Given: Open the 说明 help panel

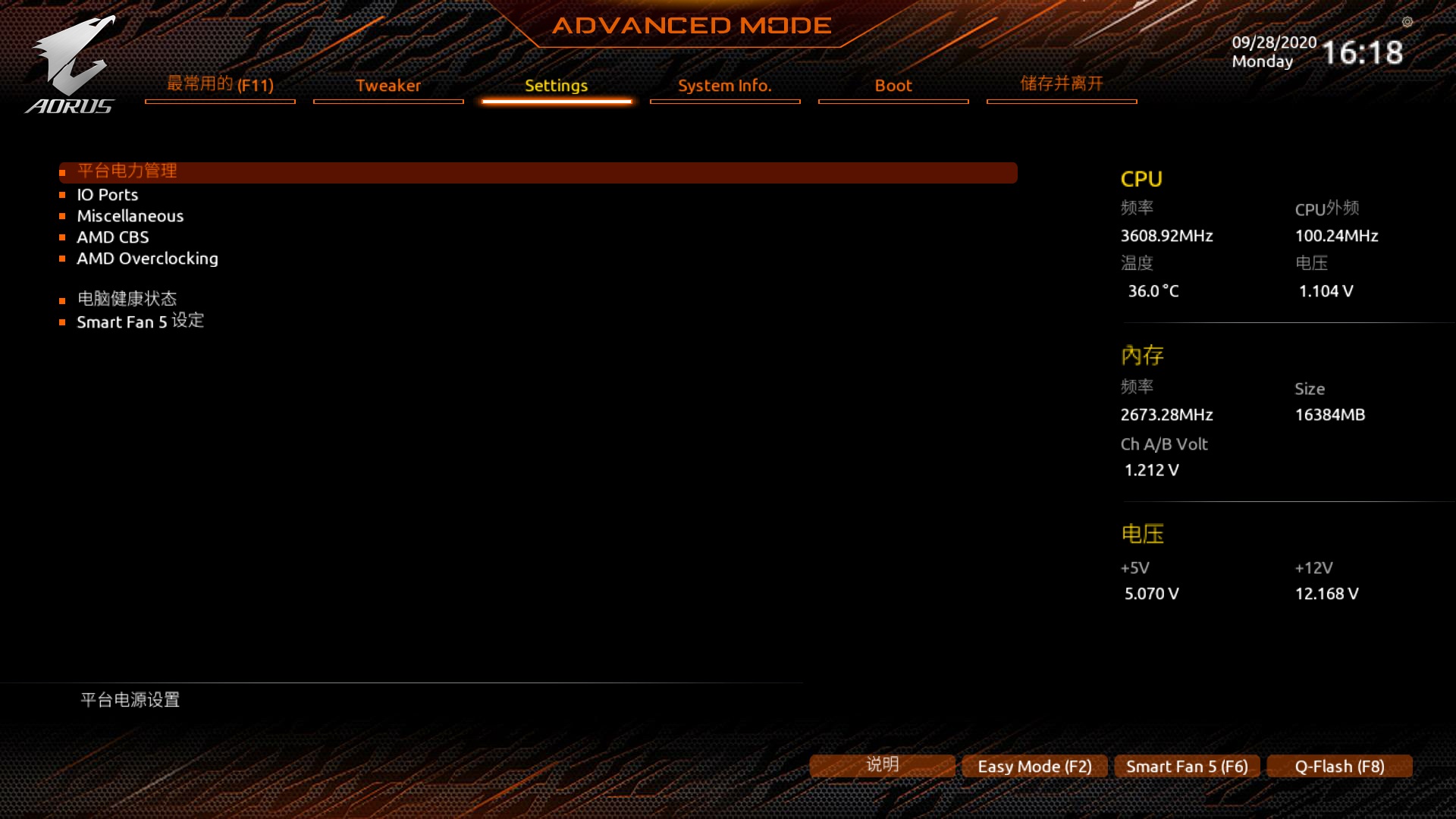Looking at the screenshot, I should click(881, 766).
